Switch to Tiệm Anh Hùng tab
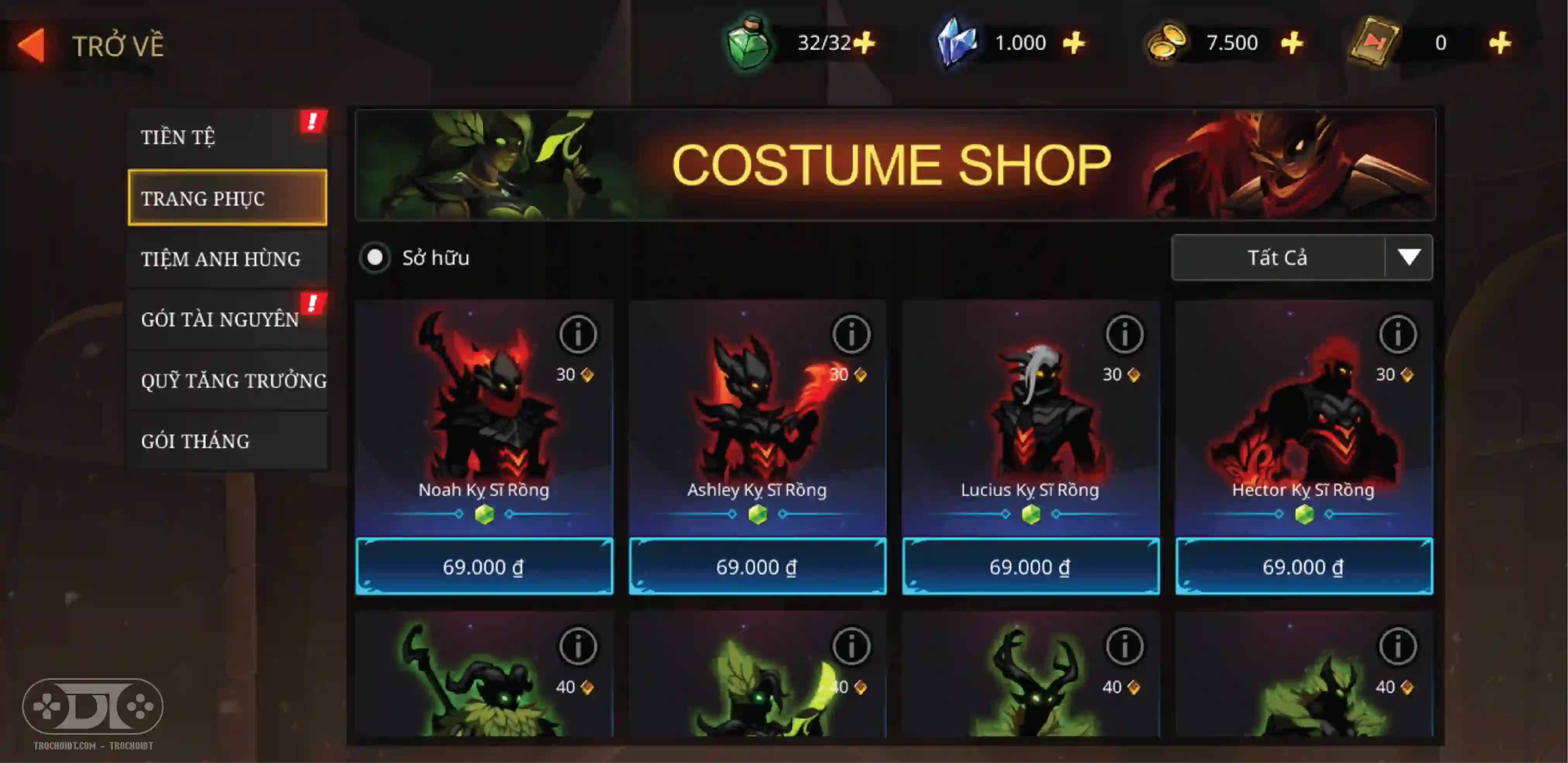1568x763 pixels. [227, 259]
